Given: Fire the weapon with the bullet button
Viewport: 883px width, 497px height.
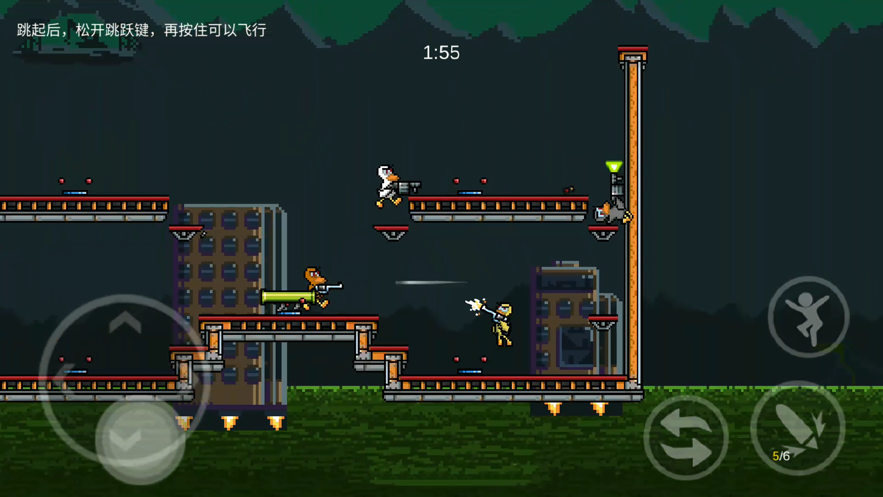Looking at the screenshot, I should [x=797, y=429].
